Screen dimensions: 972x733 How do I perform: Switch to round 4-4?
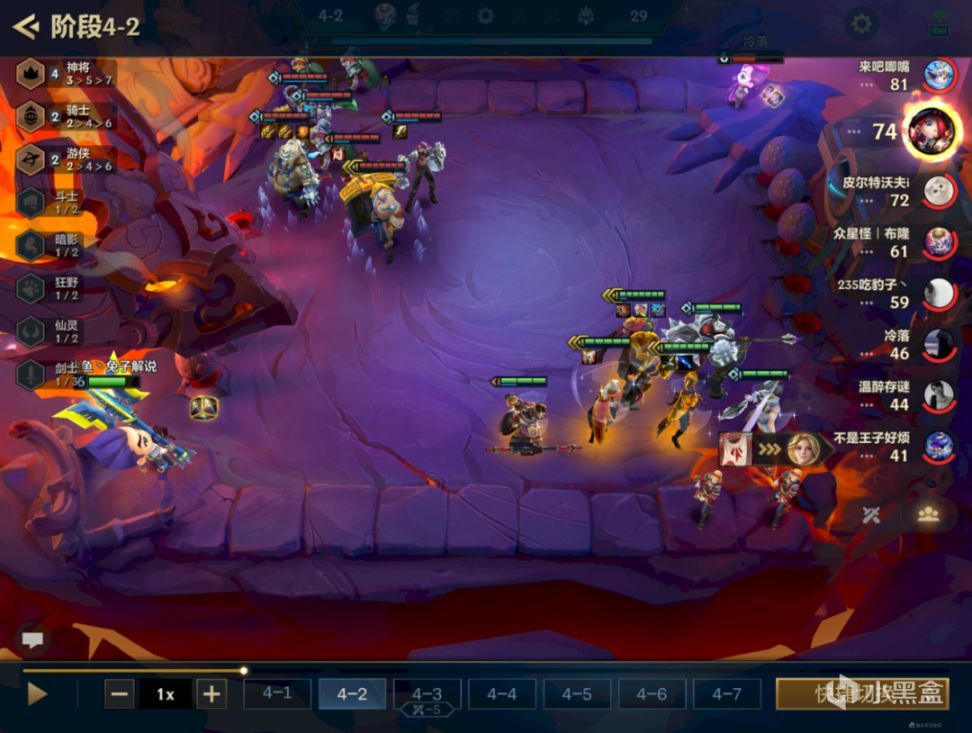[502, 693]
